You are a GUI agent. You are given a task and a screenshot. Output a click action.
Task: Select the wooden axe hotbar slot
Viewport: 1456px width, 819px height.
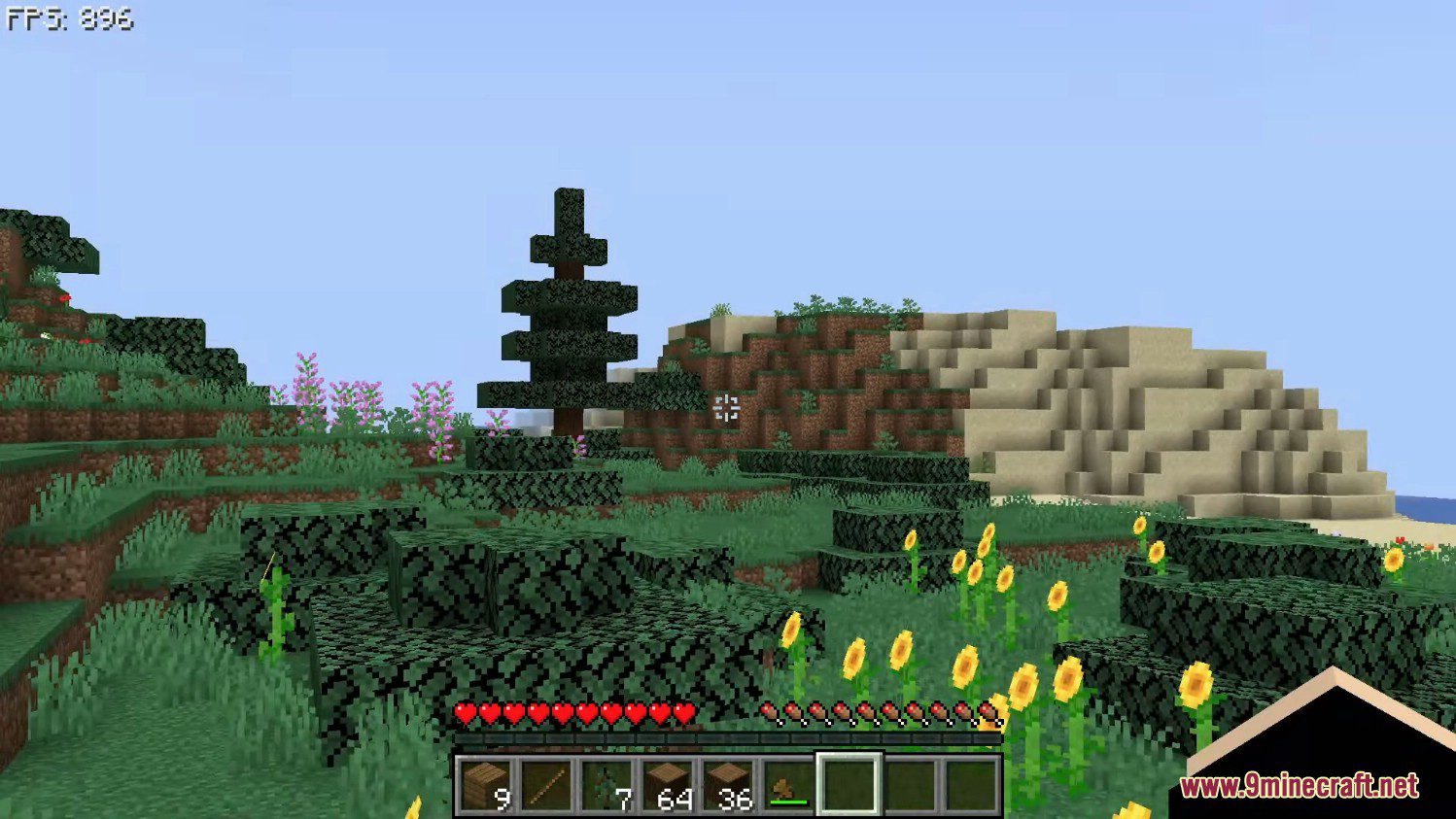pos(788,785)
